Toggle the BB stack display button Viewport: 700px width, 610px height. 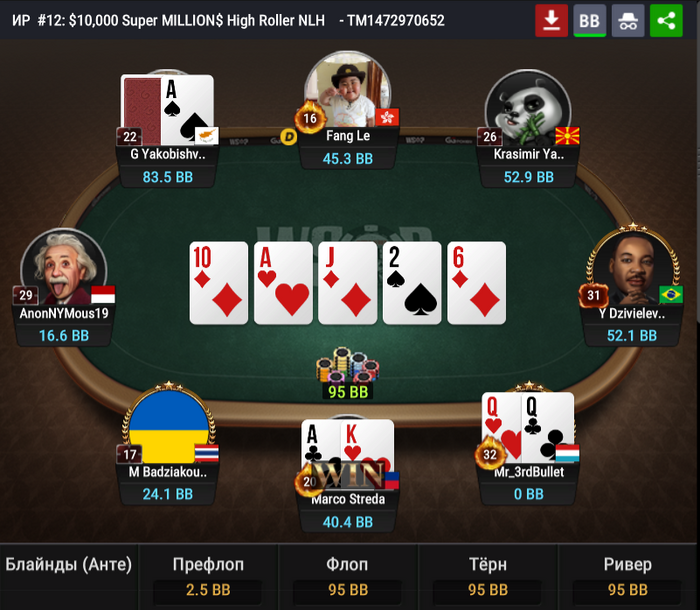click(x=590, y=20)
